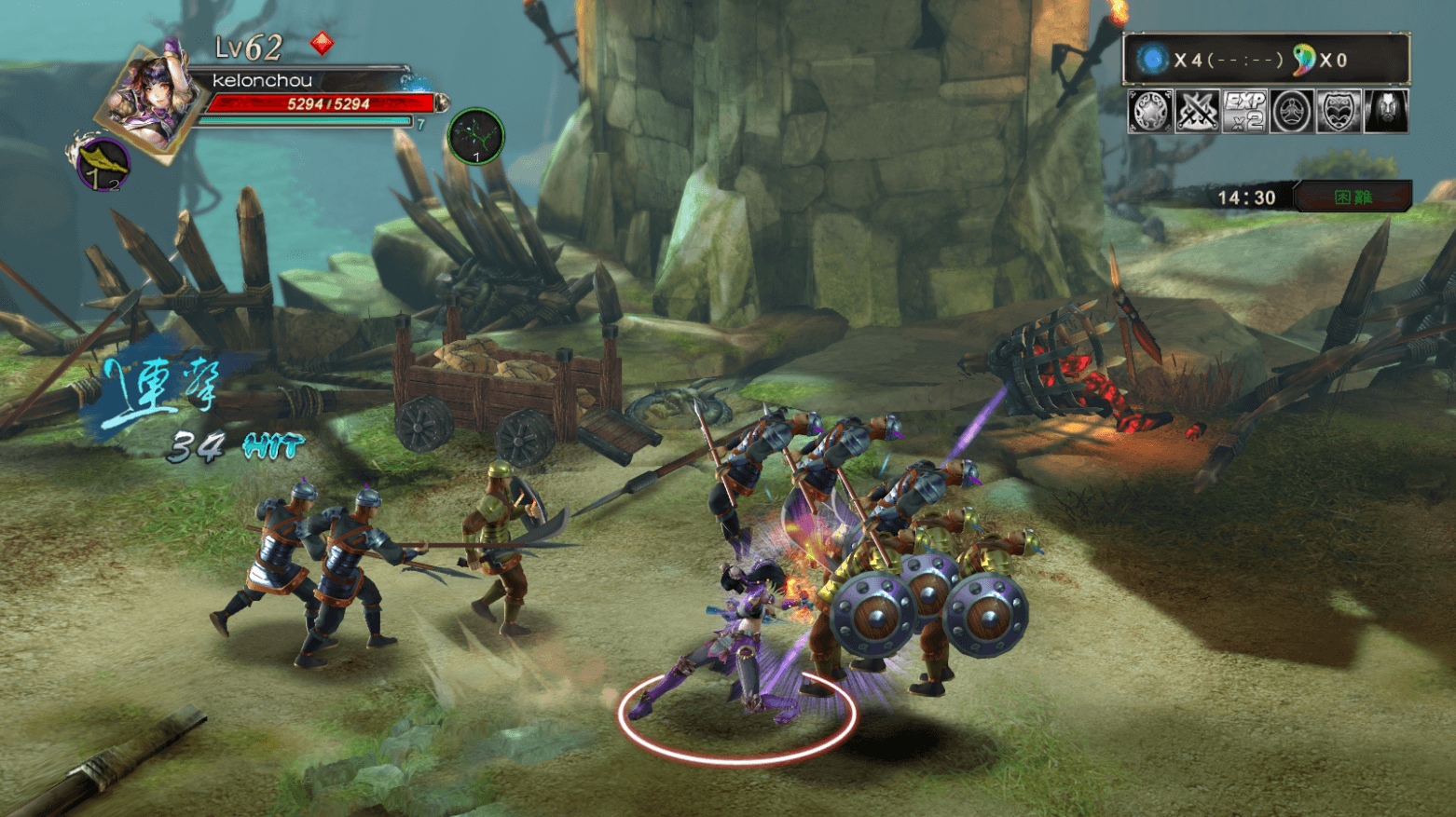This screenshot has width=1456, height=817.
Task: Select the EXP x2 bonus icon
Action: tap(1244, 112)
